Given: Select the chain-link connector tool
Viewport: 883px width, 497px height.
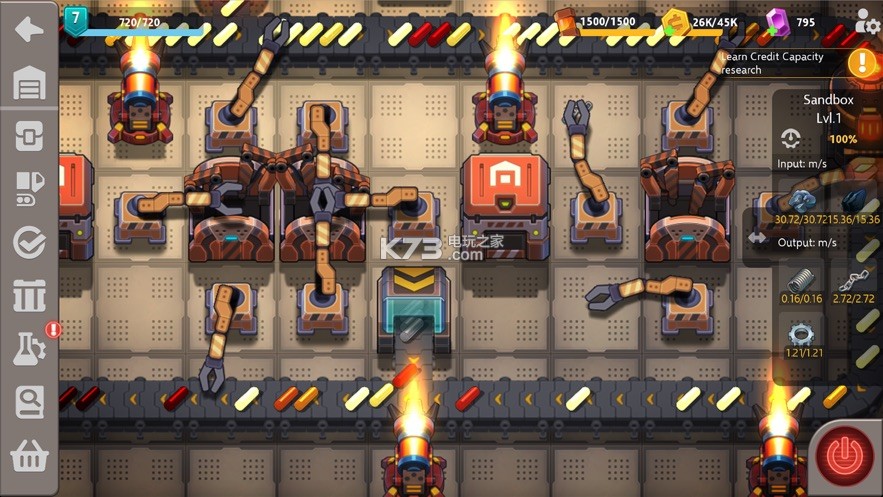Looking at the screenshot, I should click(29, 135).
